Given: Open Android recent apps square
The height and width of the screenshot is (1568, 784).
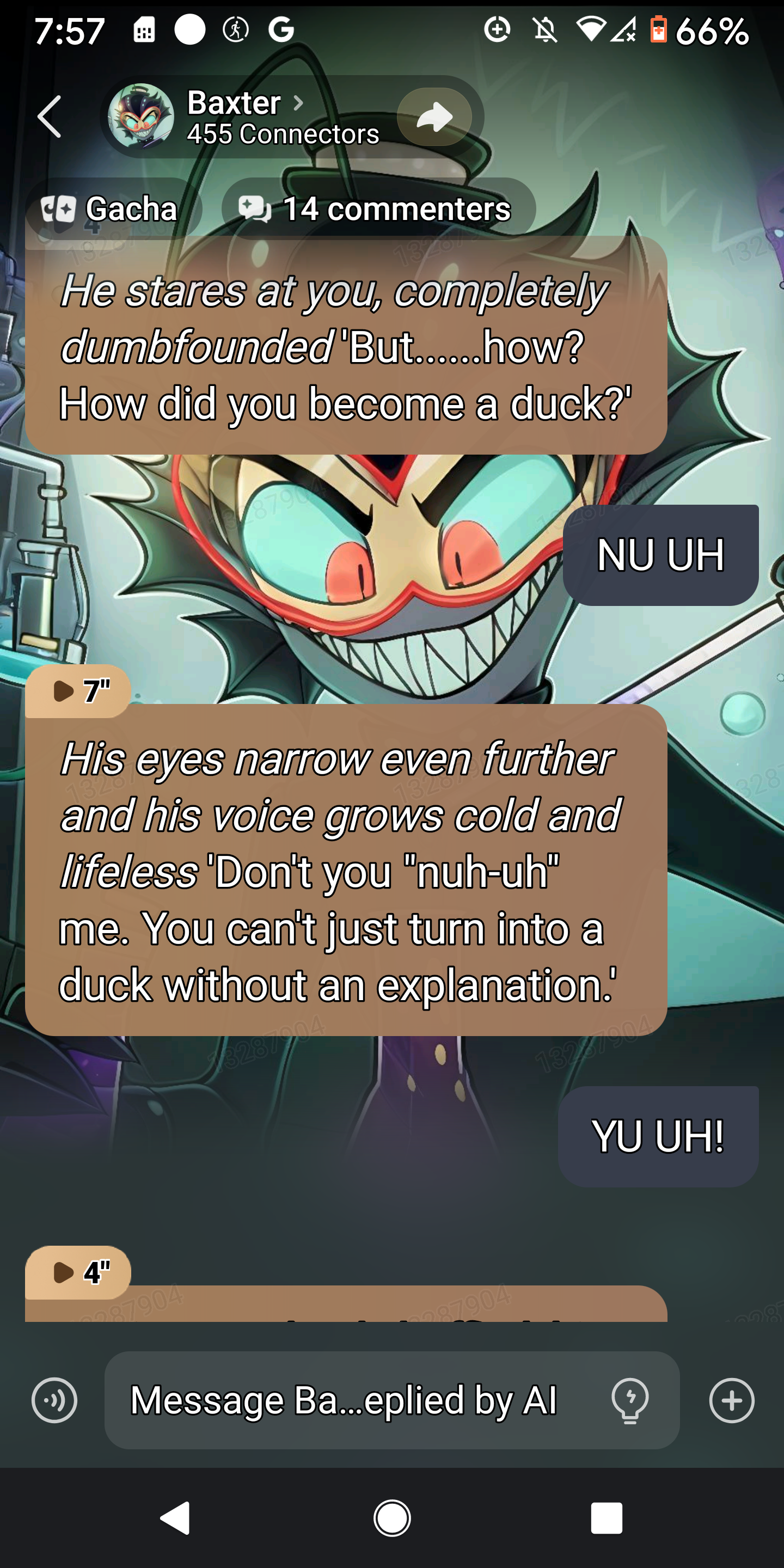Looking at the screenshot, I should [x=607, y=1518].
